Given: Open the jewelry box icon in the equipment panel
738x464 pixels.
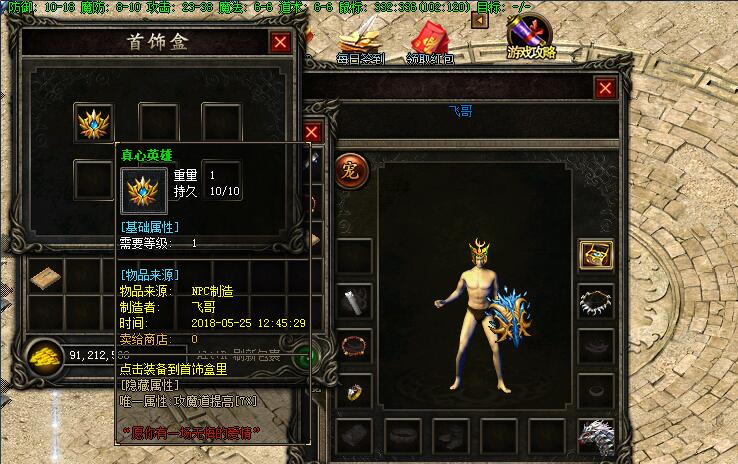Looking at the screenshot, I should click(596, 254).
